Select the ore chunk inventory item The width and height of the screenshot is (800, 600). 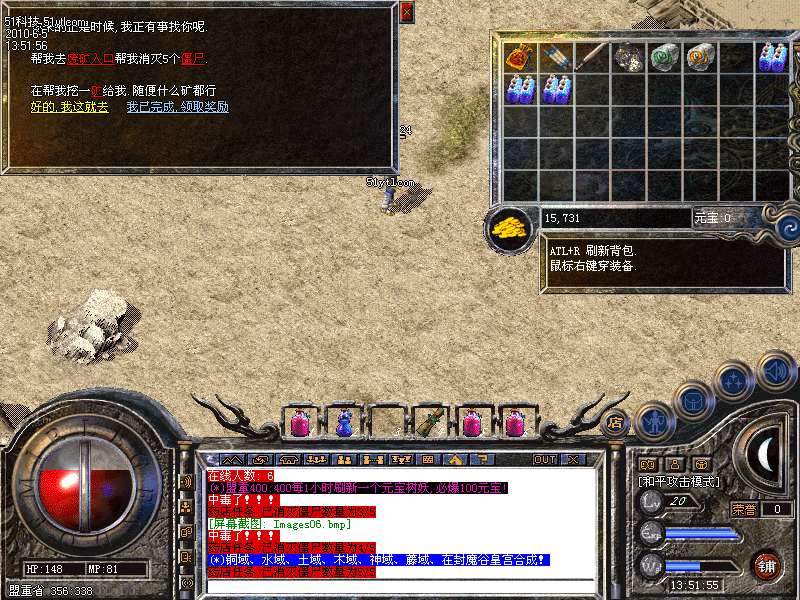tap(626, 57)
